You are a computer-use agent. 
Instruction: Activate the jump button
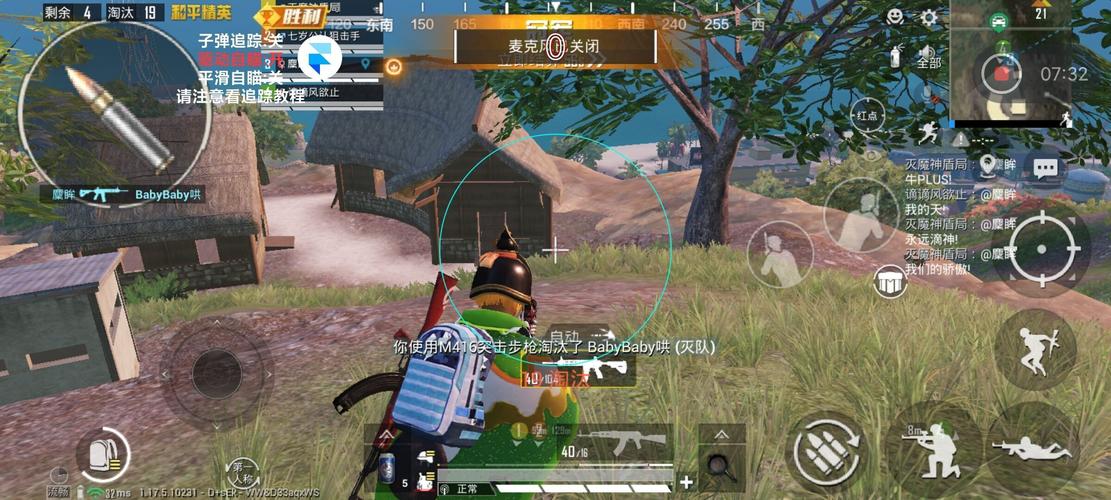point(1034,349)
